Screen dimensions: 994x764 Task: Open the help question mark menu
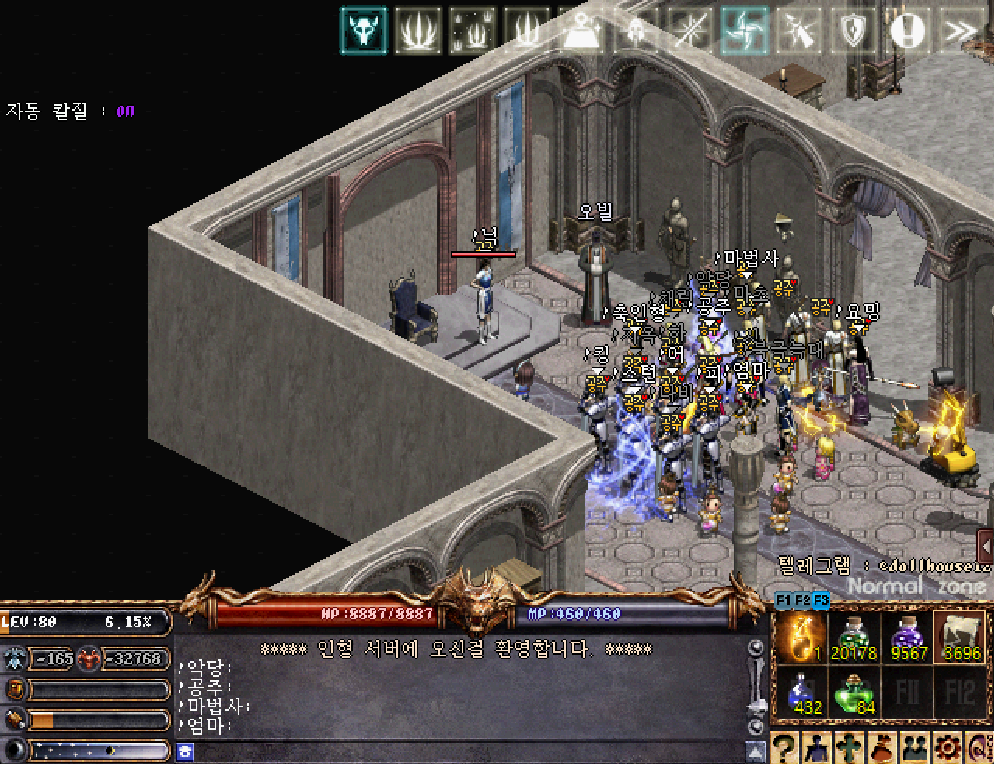[x=785, y=748]
